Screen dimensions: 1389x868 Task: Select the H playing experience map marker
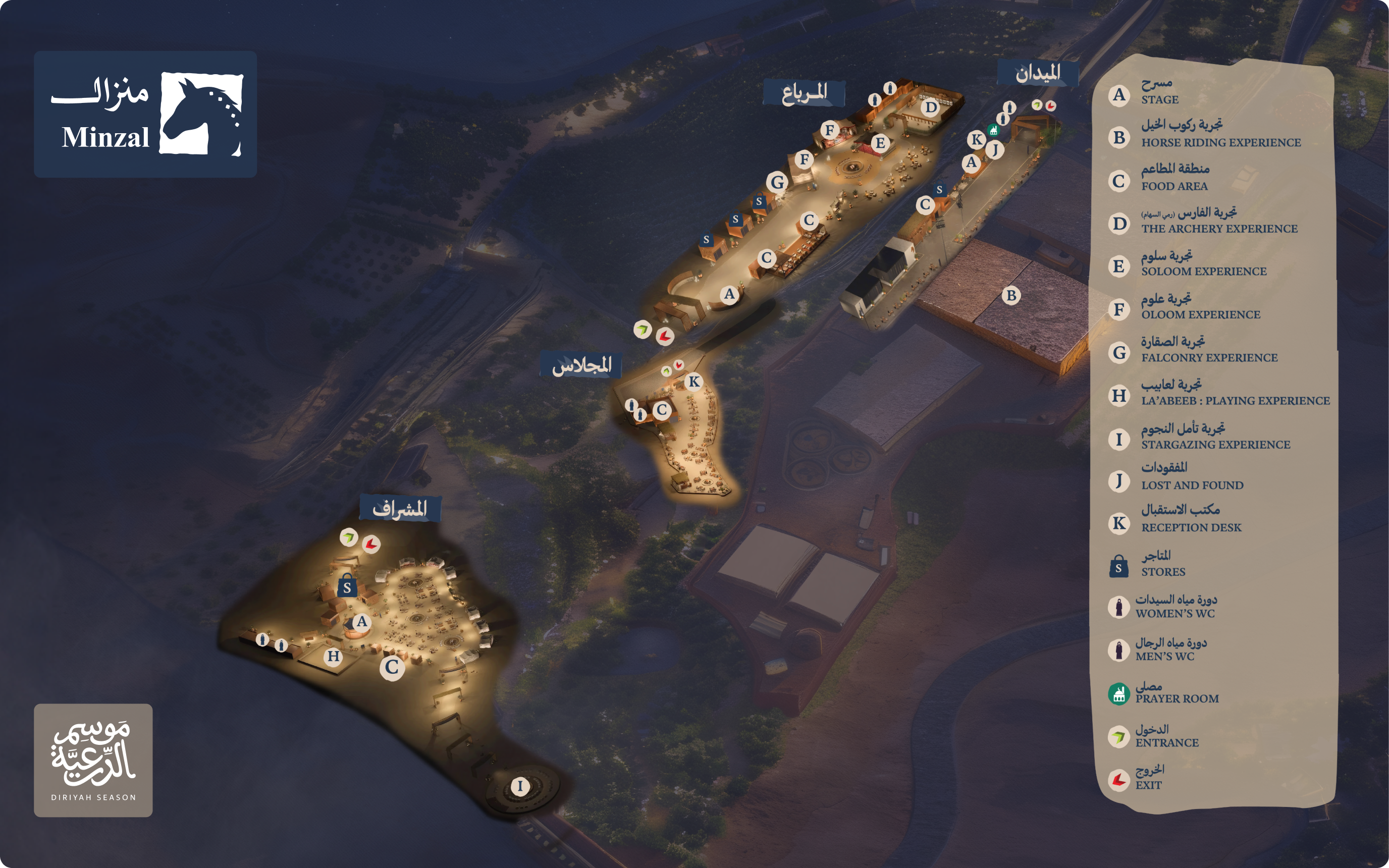(x=334, y=656)
